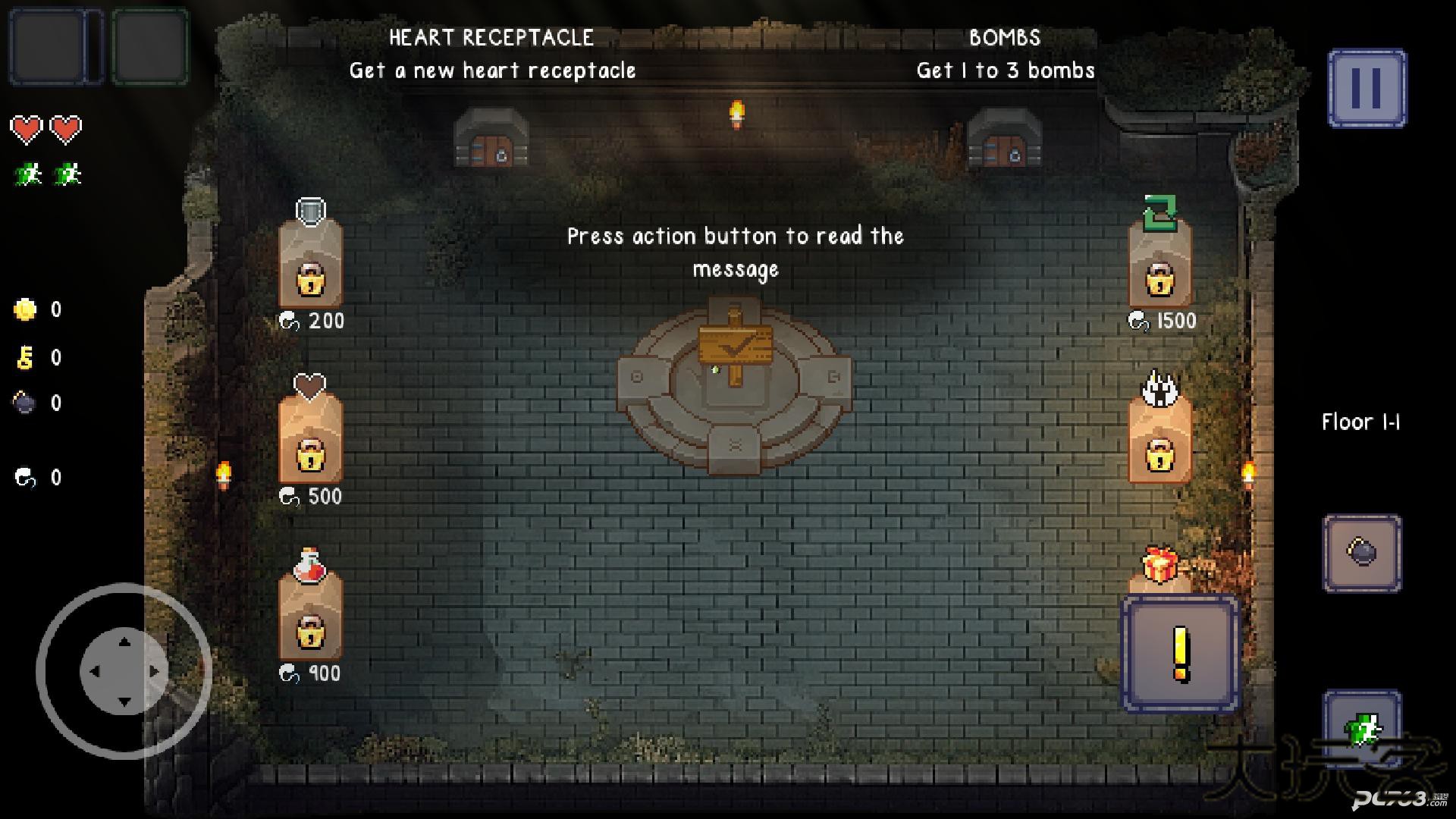
Task: Tap the virtual joystick's up arrow
Action: [124, 642]
